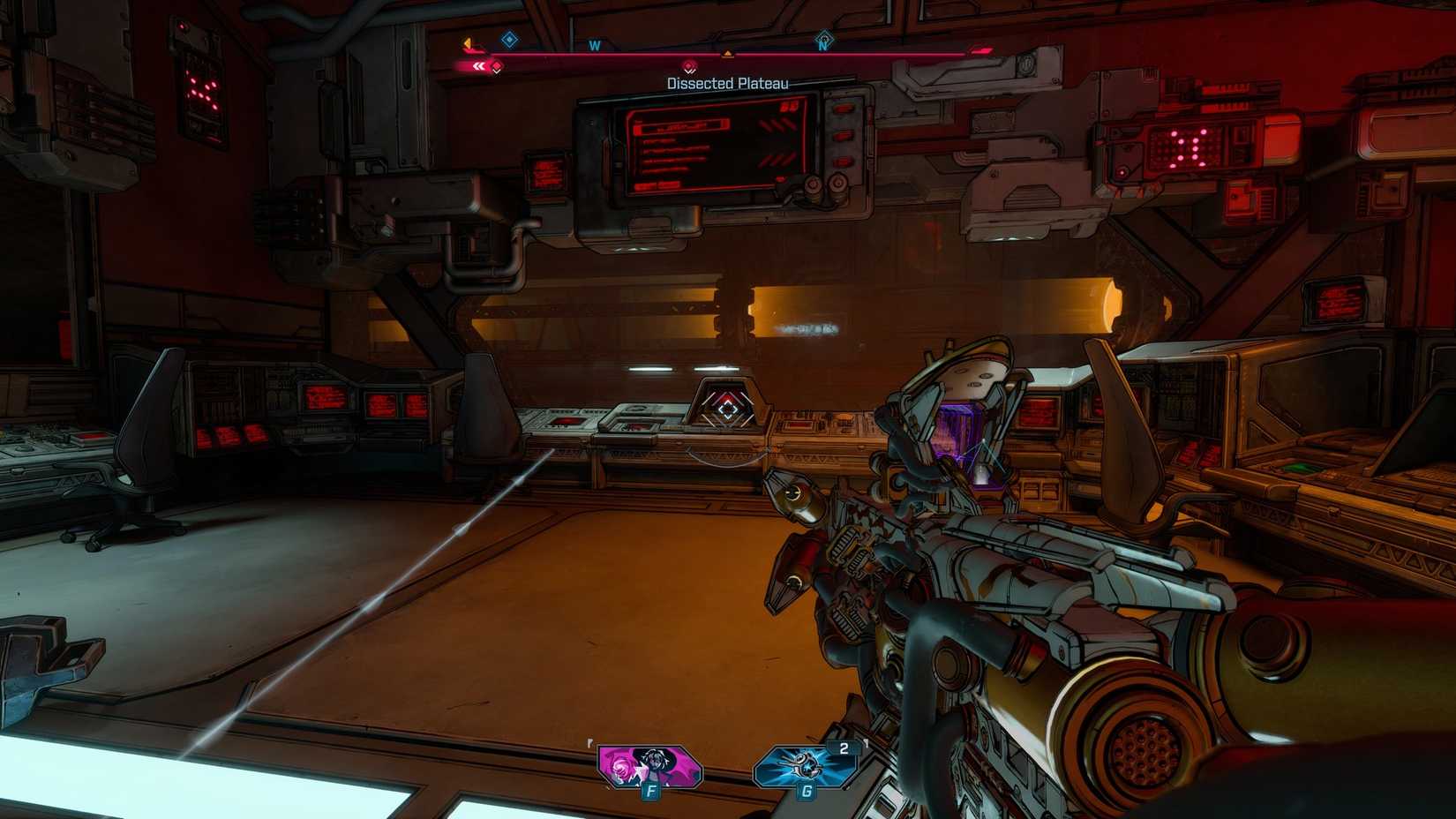Image resolution: width=1456 pixels, height=819 pixels.
Task: Click the blue diamond waypoint above N
Action: [x=822, y=39]
